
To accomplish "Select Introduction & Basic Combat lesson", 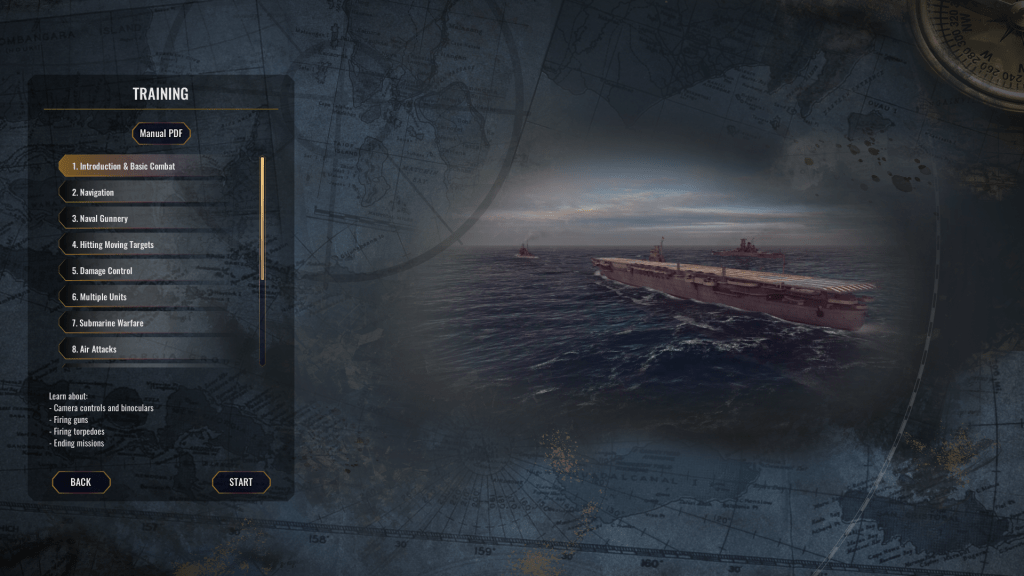I will pos(123,166).
